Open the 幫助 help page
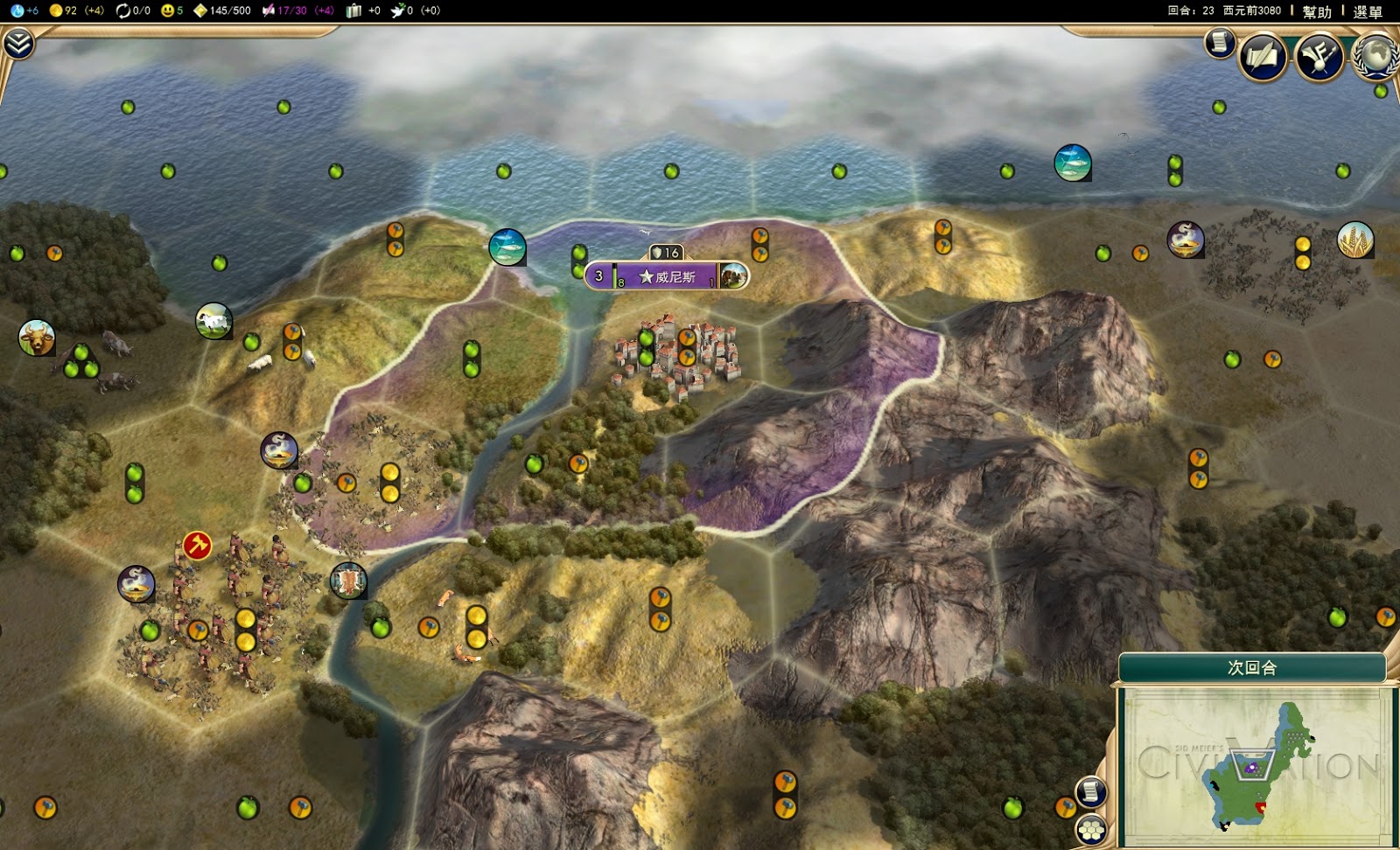 coord(1316,11)
